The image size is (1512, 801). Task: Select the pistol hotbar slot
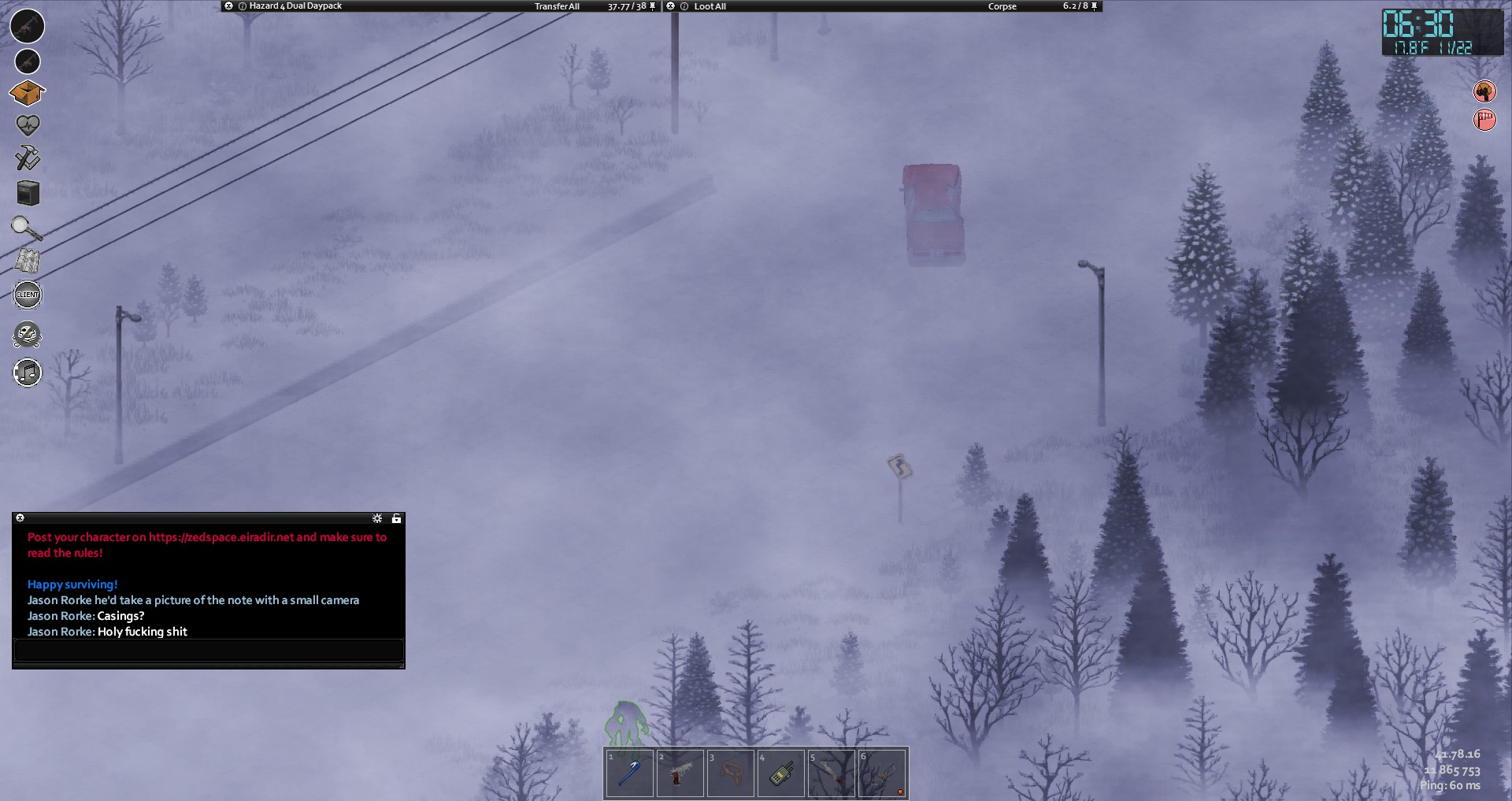680,773
